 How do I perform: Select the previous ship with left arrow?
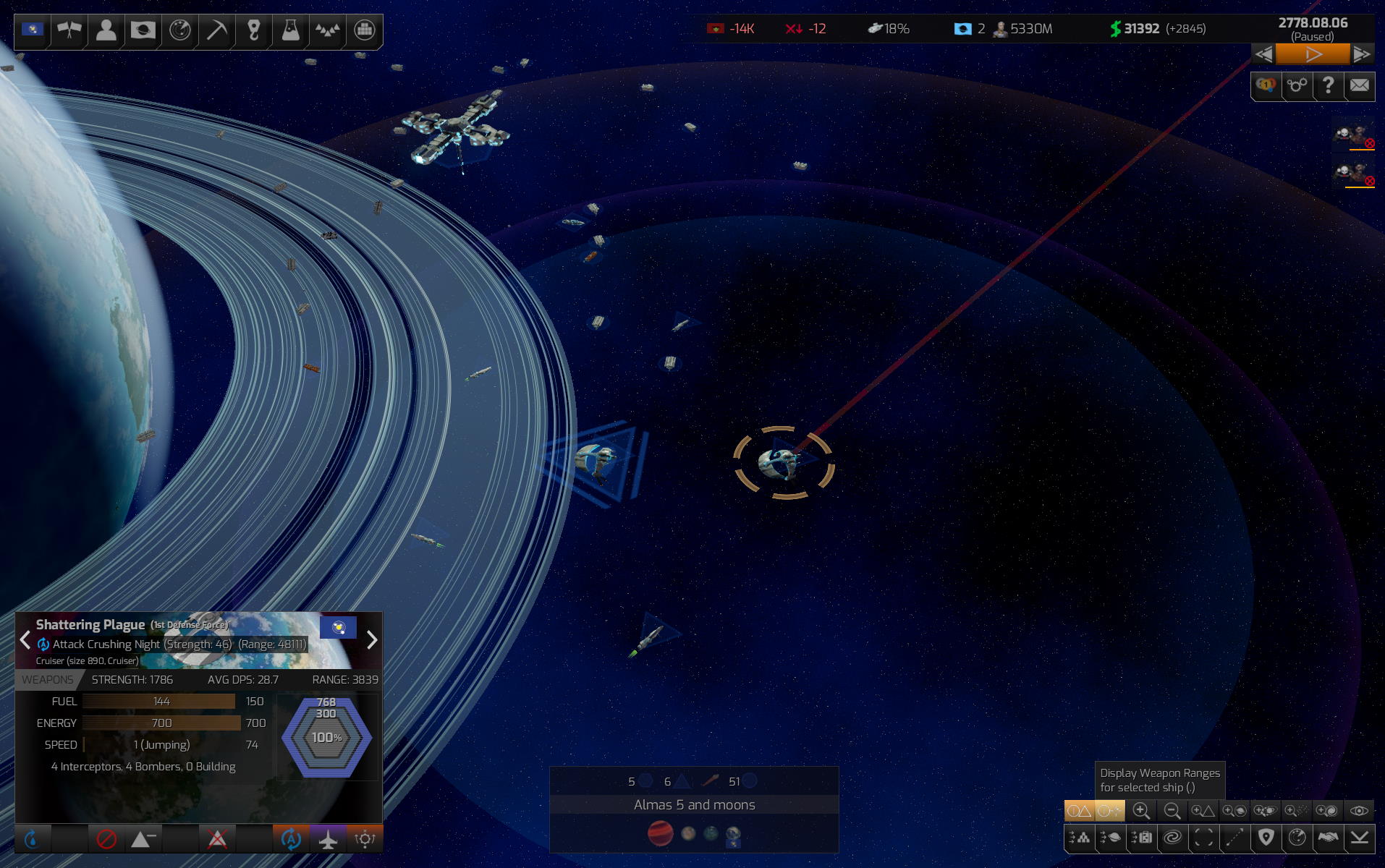tap(25, 640)
